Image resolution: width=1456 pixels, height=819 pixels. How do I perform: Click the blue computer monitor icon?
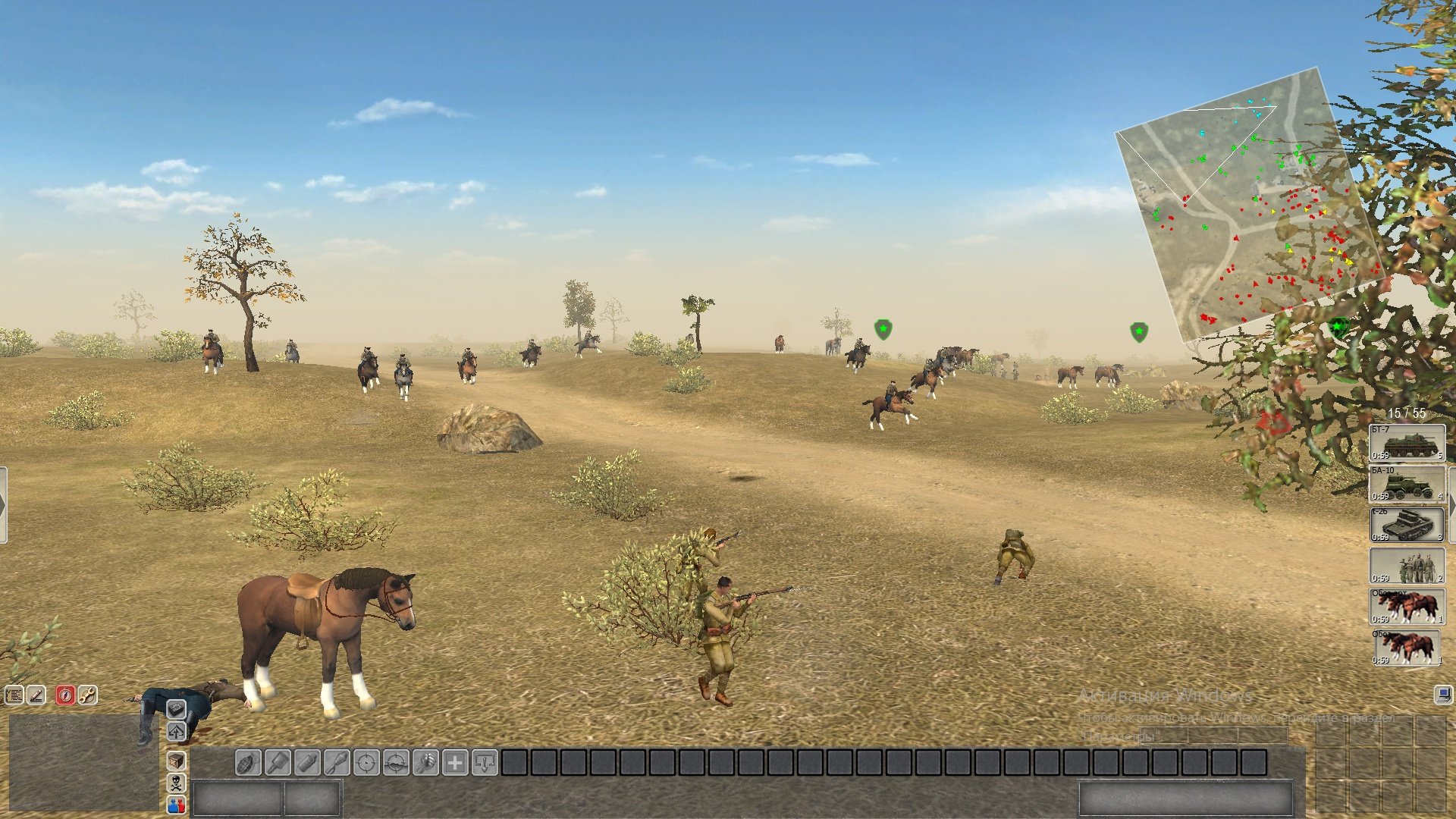click(1443, 695)
